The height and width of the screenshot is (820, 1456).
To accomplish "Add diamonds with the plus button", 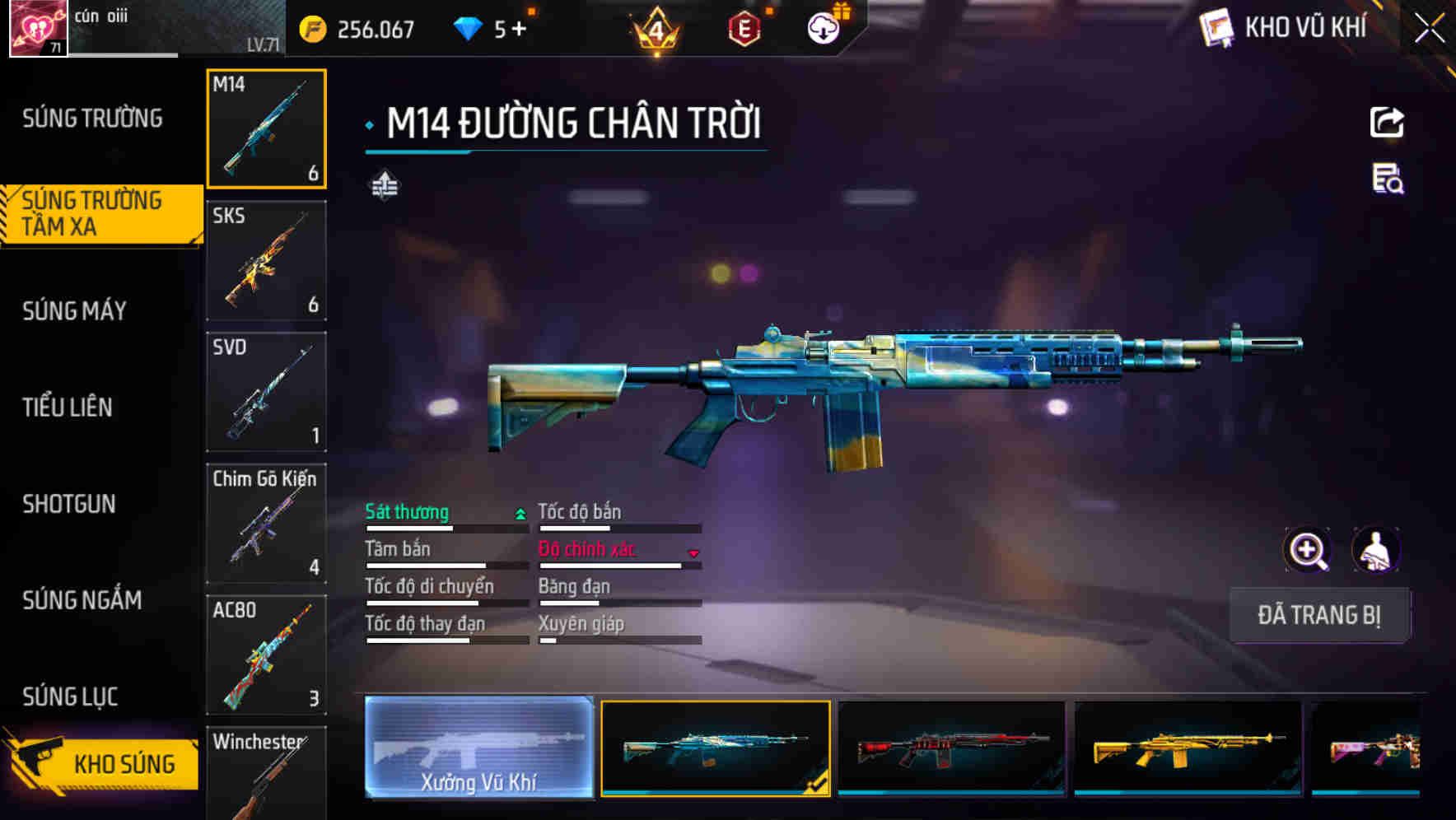I will click(519, 30).
